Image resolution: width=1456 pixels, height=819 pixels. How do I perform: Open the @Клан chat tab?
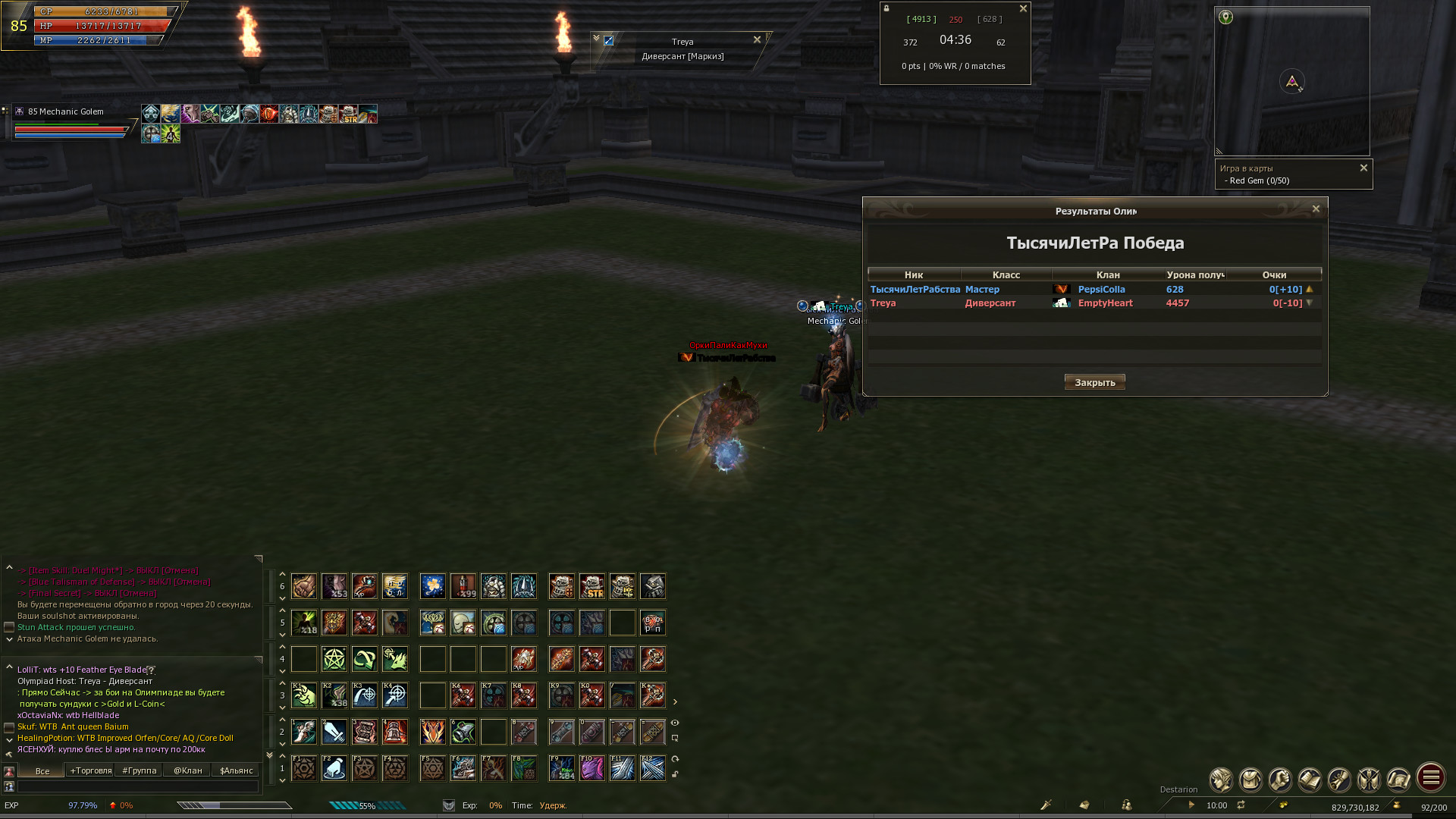188,770
